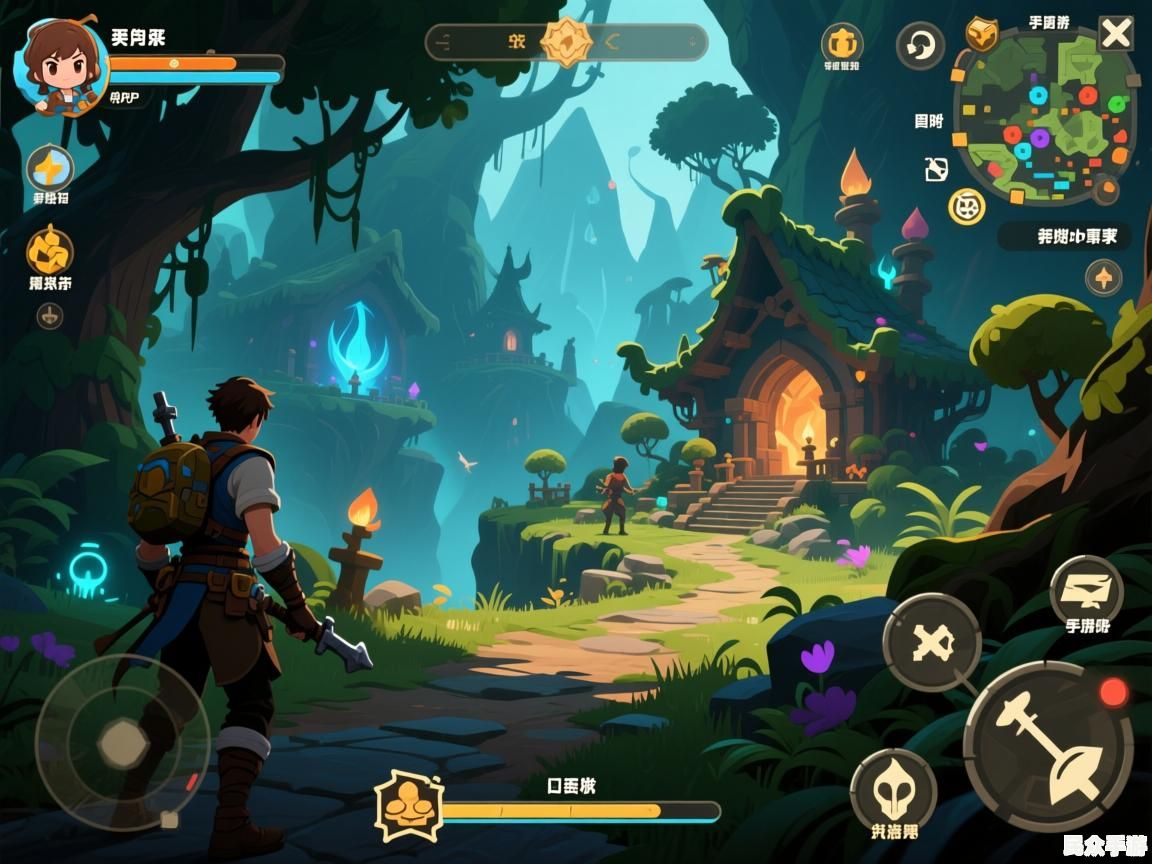This screenshot has height=864, width=1152.
Task: Activate the skull mask skill button
Action: [x=893, y=794]
